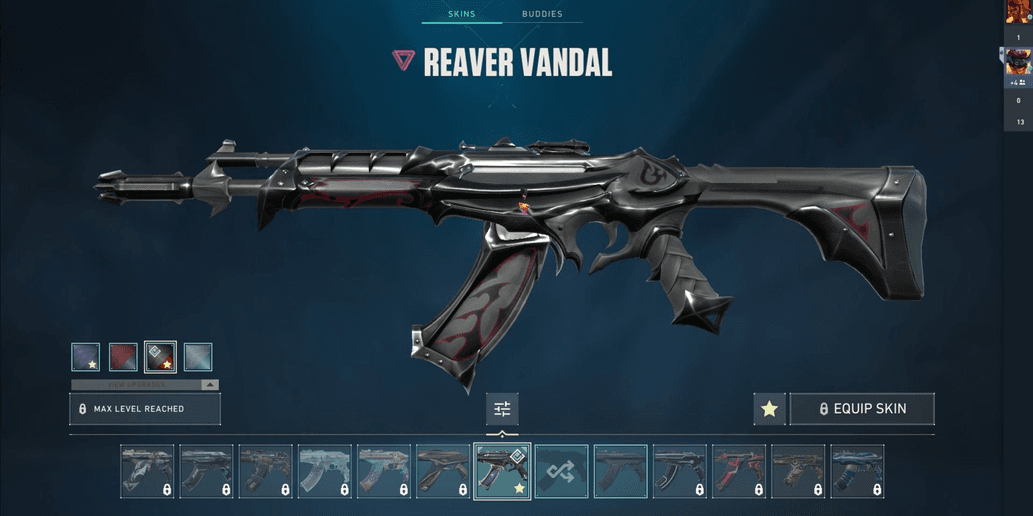Select the red color variant swatch
The width and height of the screenshot is (1033, 516).
click(123, 357)
